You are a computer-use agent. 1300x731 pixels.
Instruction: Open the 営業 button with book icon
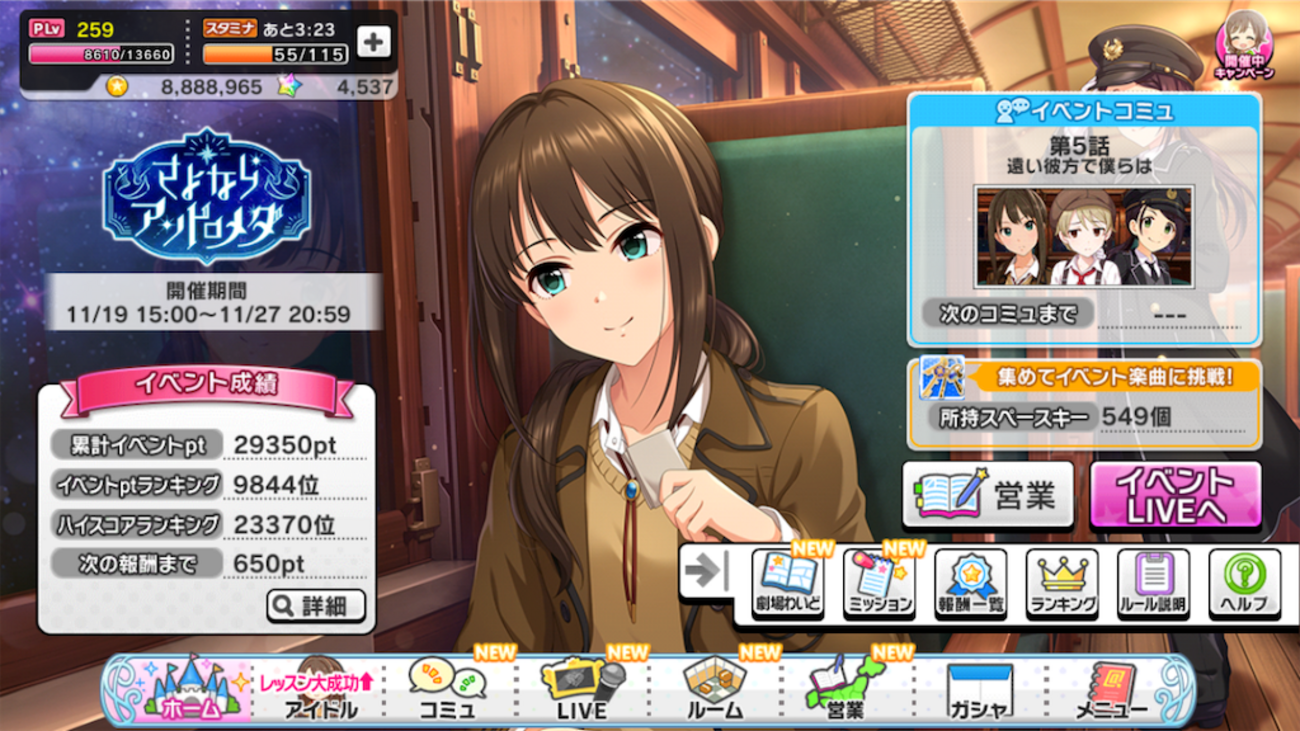pyautogui.click(x=987, y=495)
